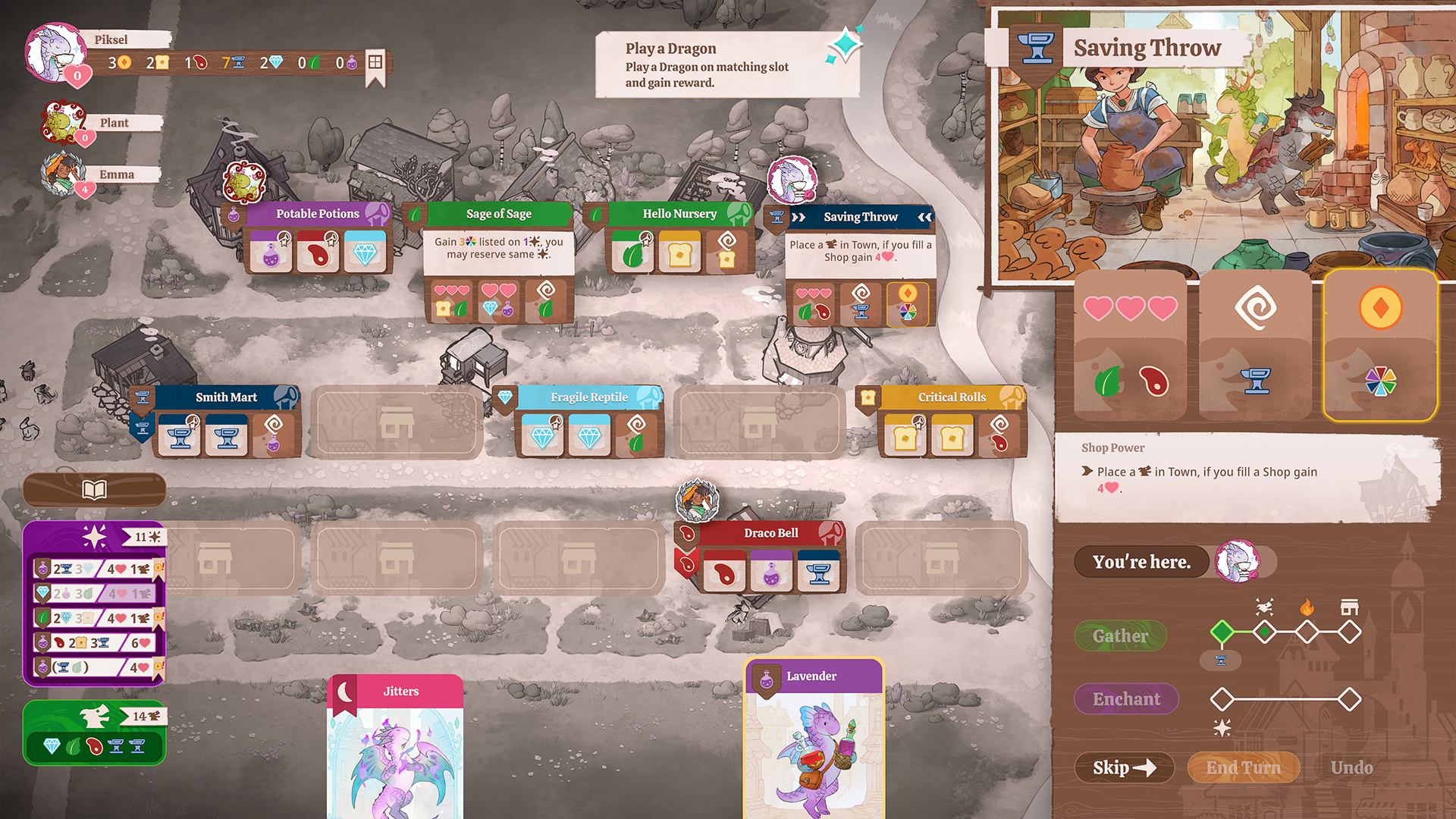The height and width of the screenshot is (819, 1456).
Task: Open the grid icon on Piksel's banner
Action: 375,62
